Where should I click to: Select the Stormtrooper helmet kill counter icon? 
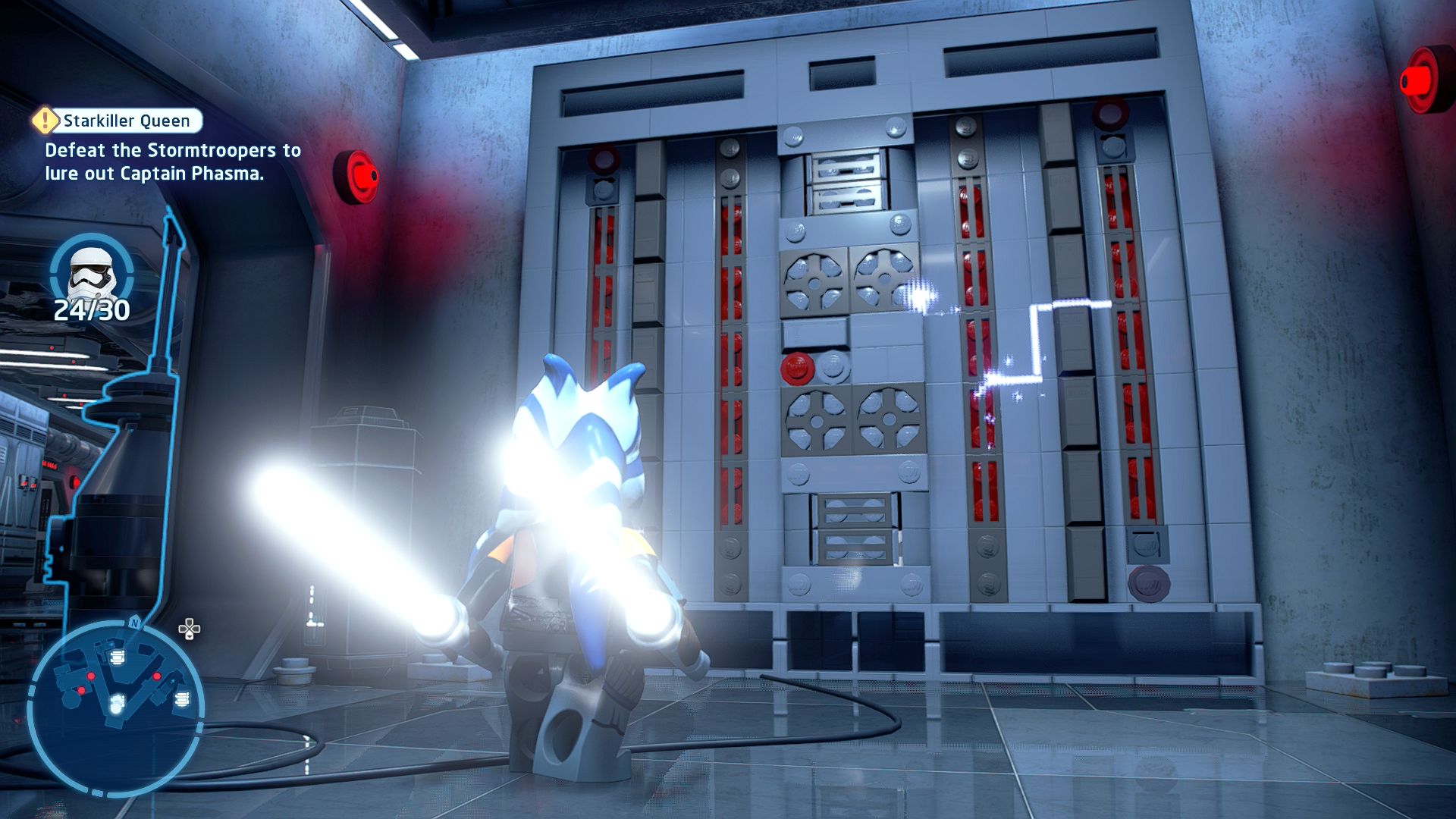92,272
